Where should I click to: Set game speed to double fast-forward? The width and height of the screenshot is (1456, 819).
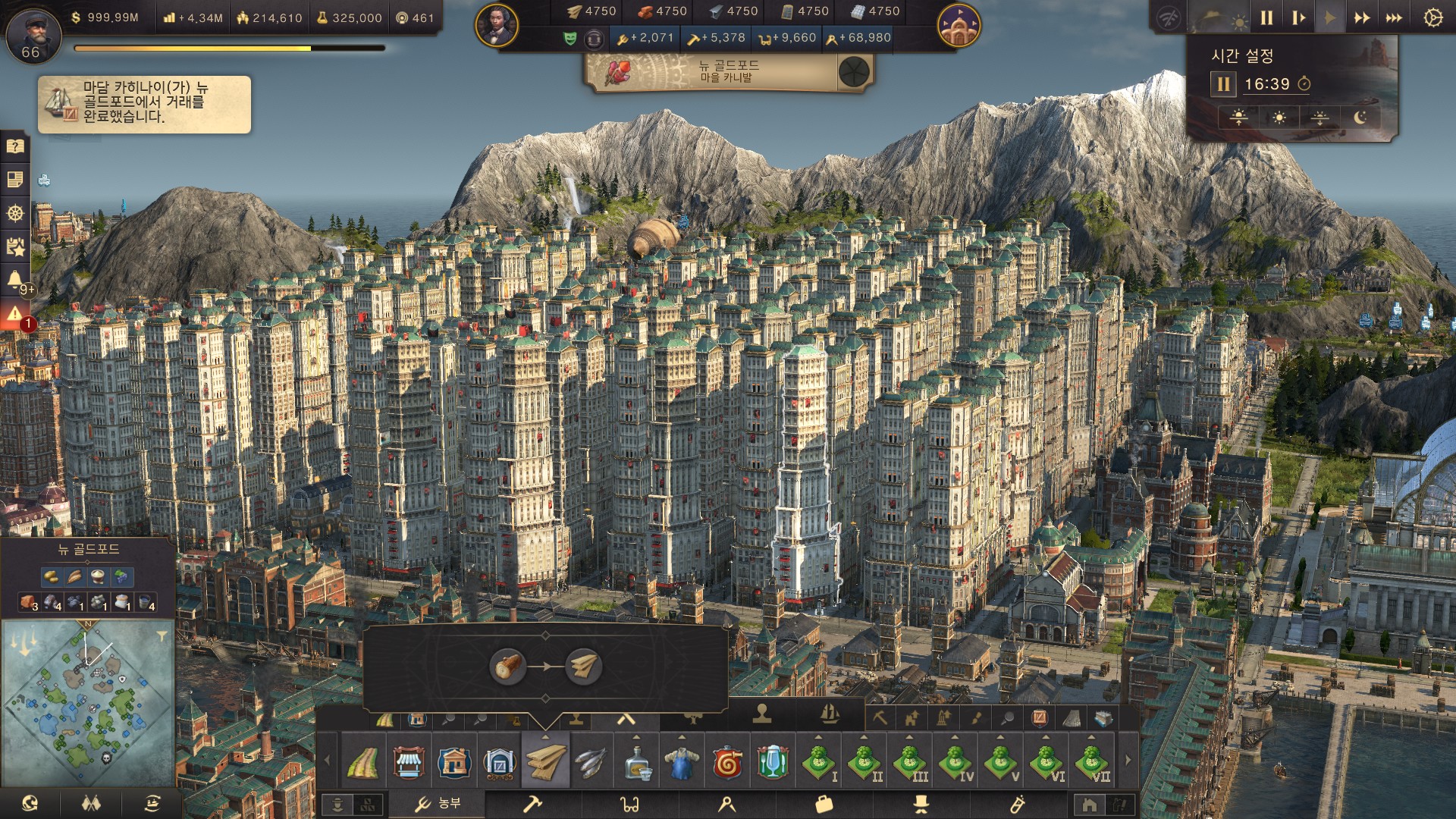[x=1362, y=18]
